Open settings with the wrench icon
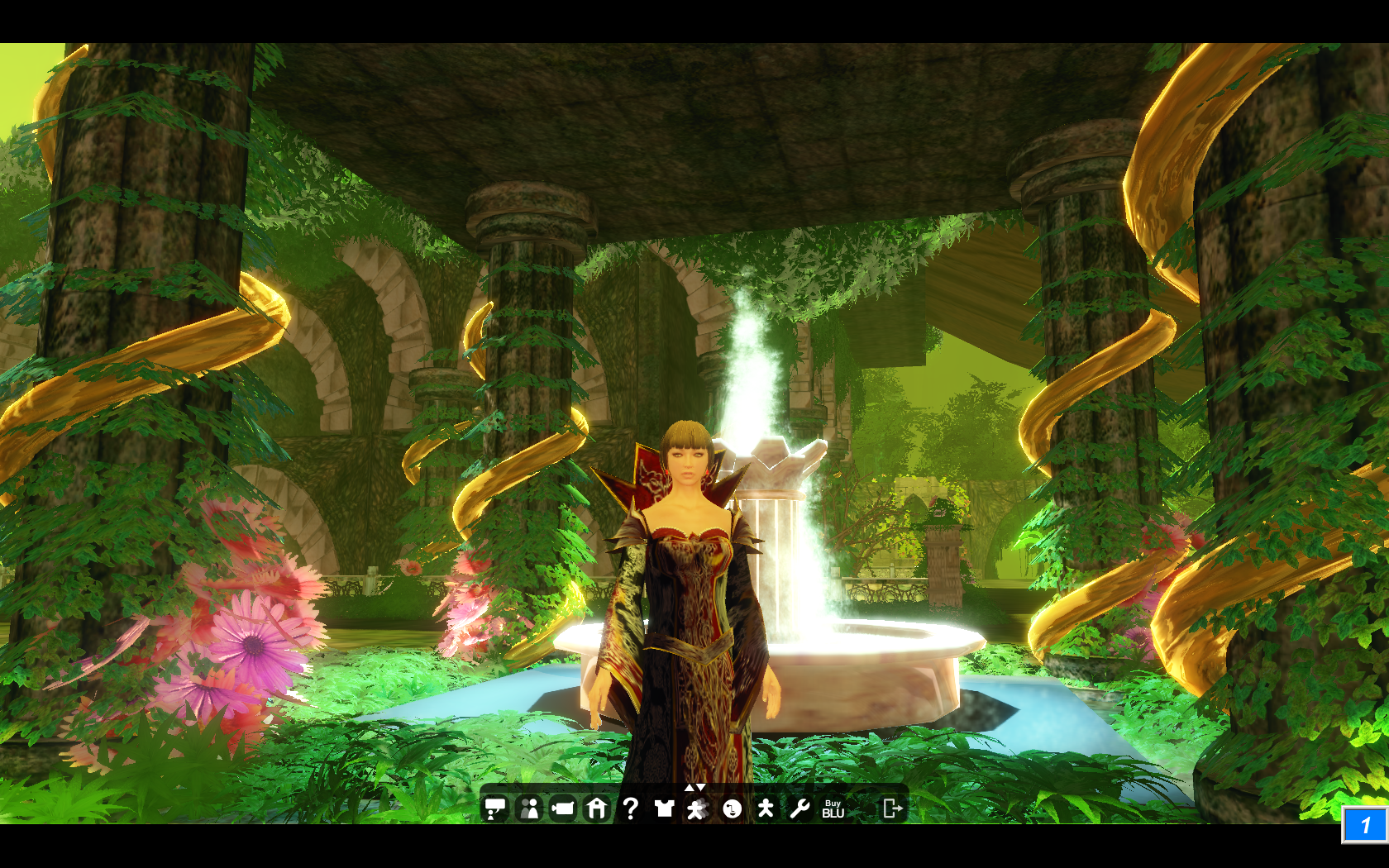 point(799,808)
